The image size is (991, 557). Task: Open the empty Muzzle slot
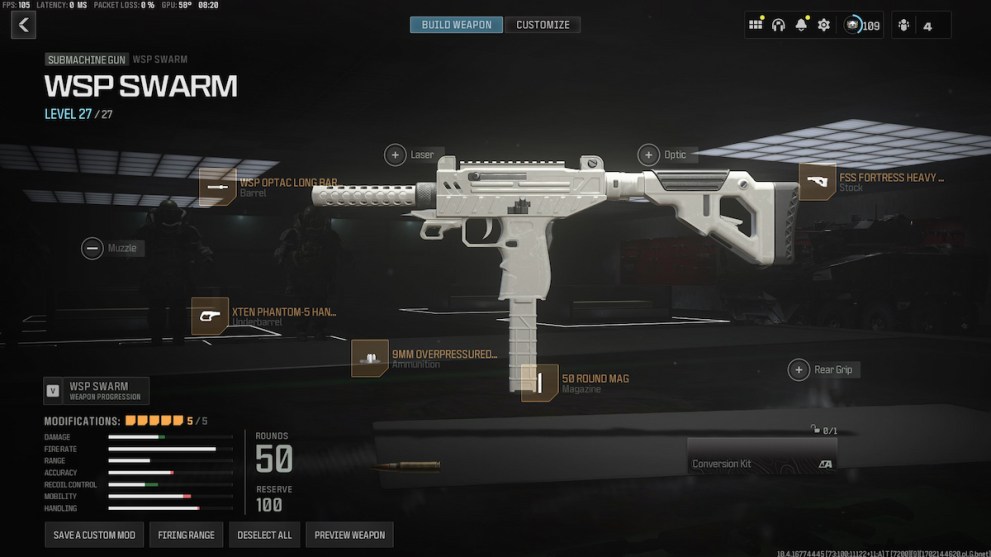[x=92, y=248]
